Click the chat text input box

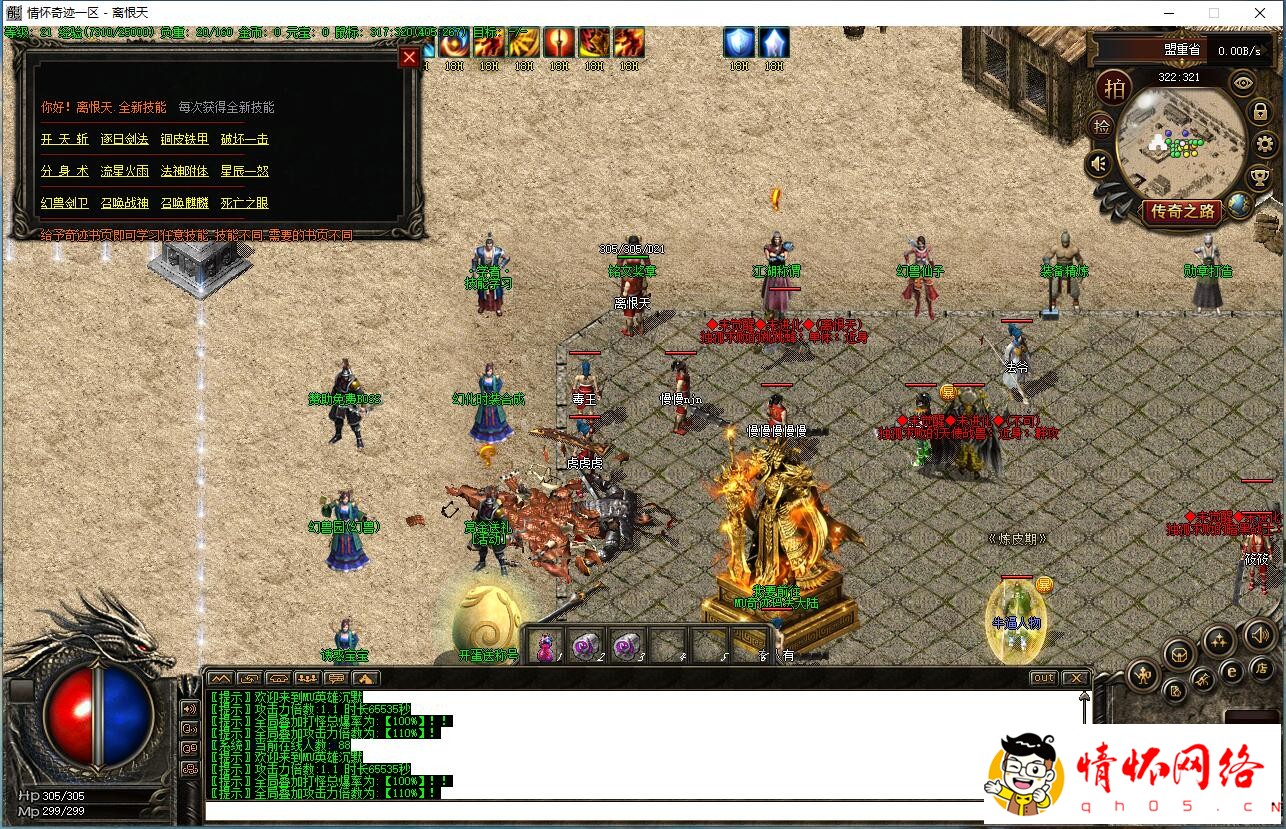point(590,810)
